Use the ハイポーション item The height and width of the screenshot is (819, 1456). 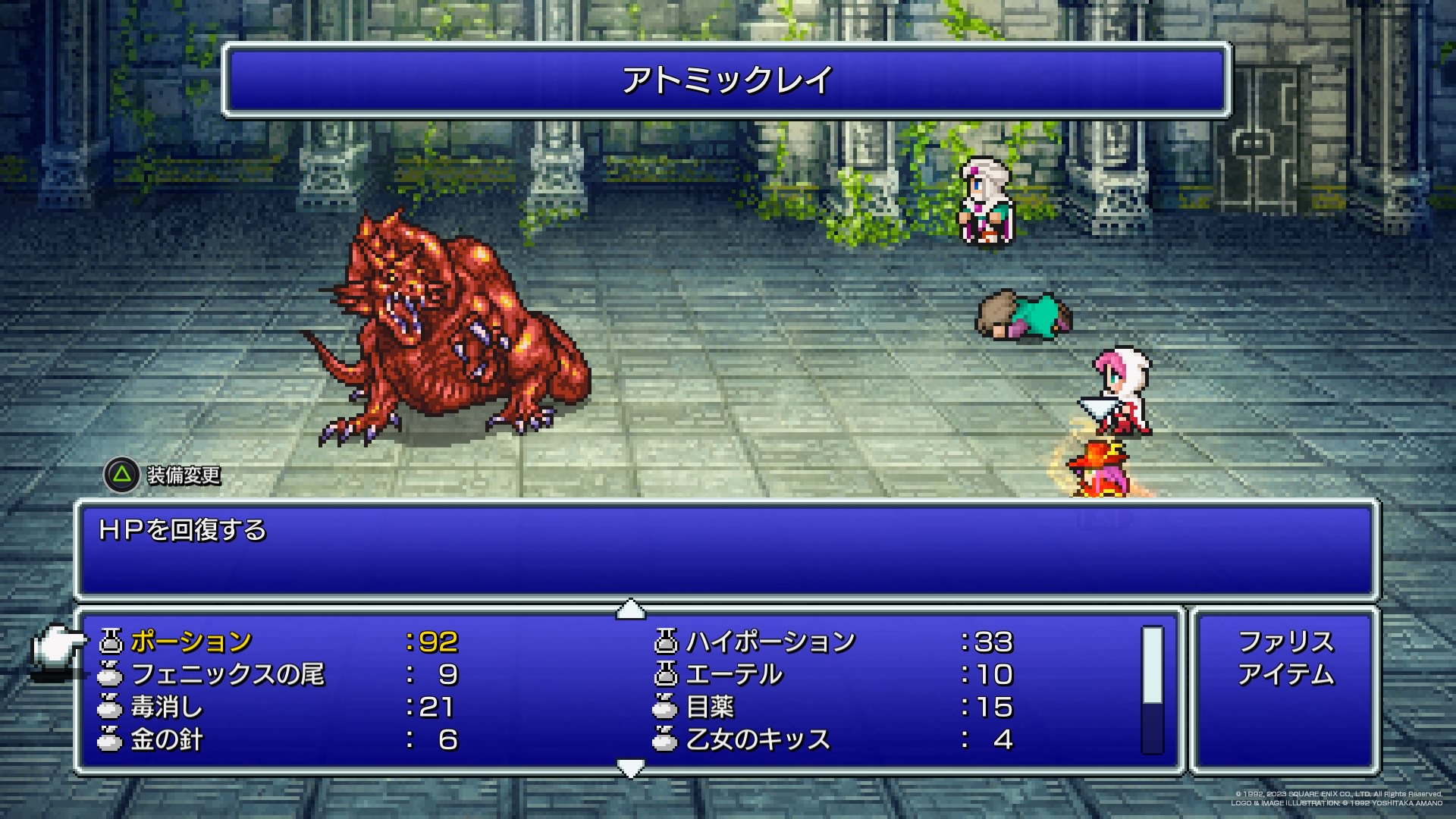tap(770, 642)
